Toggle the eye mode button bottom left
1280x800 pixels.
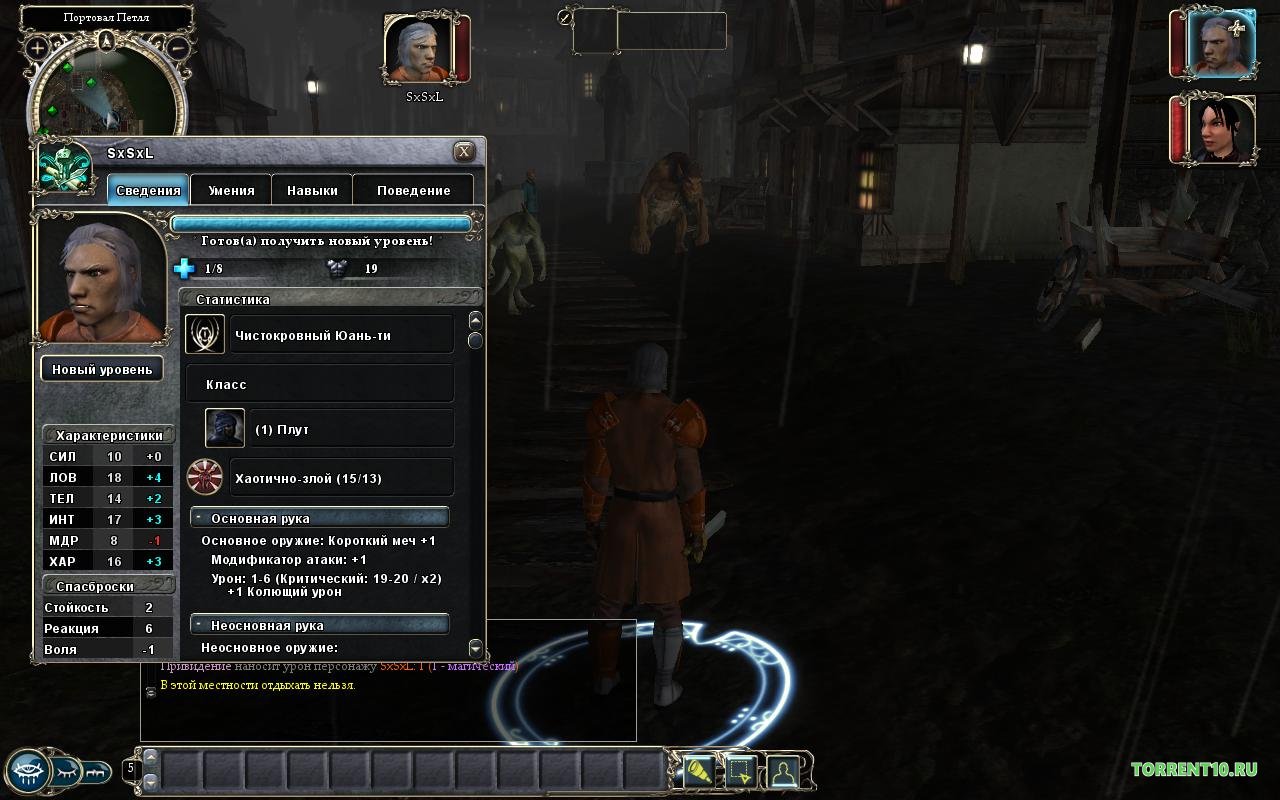click(27, 770)
